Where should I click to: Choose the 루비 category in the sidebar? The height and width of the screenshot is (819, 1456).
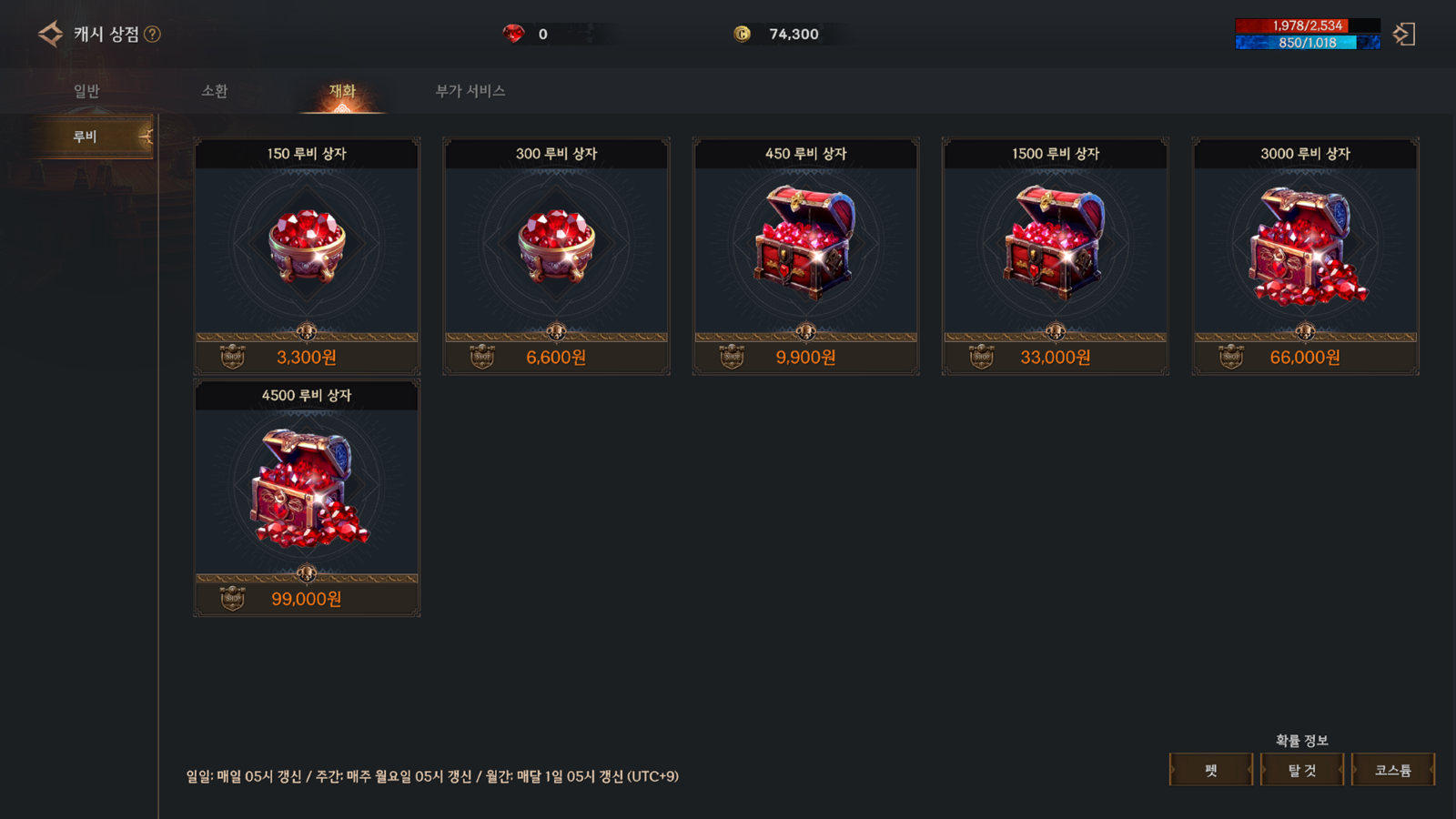pos(86,136)
